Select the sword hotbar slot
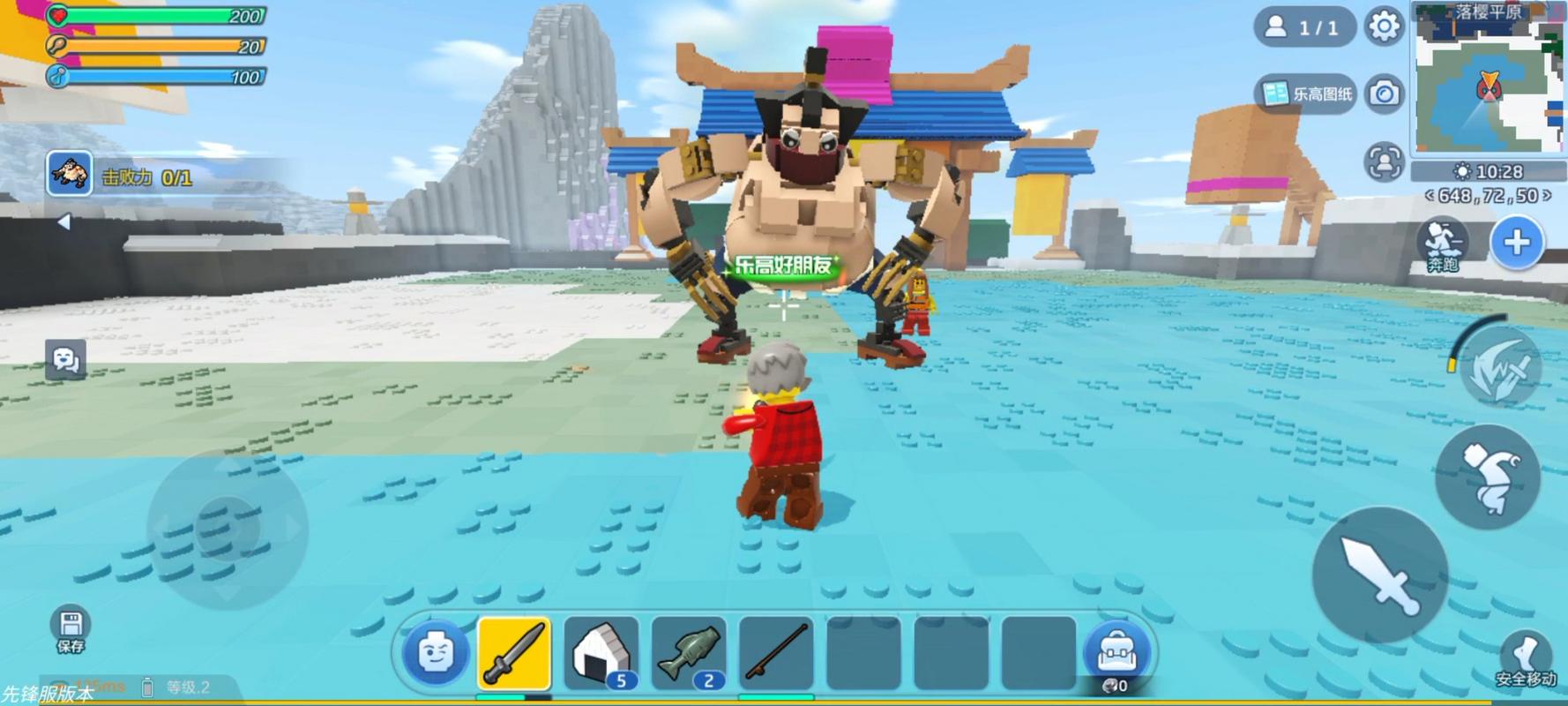The height and width of the screenshot is (706, 1568). [514, 654]
